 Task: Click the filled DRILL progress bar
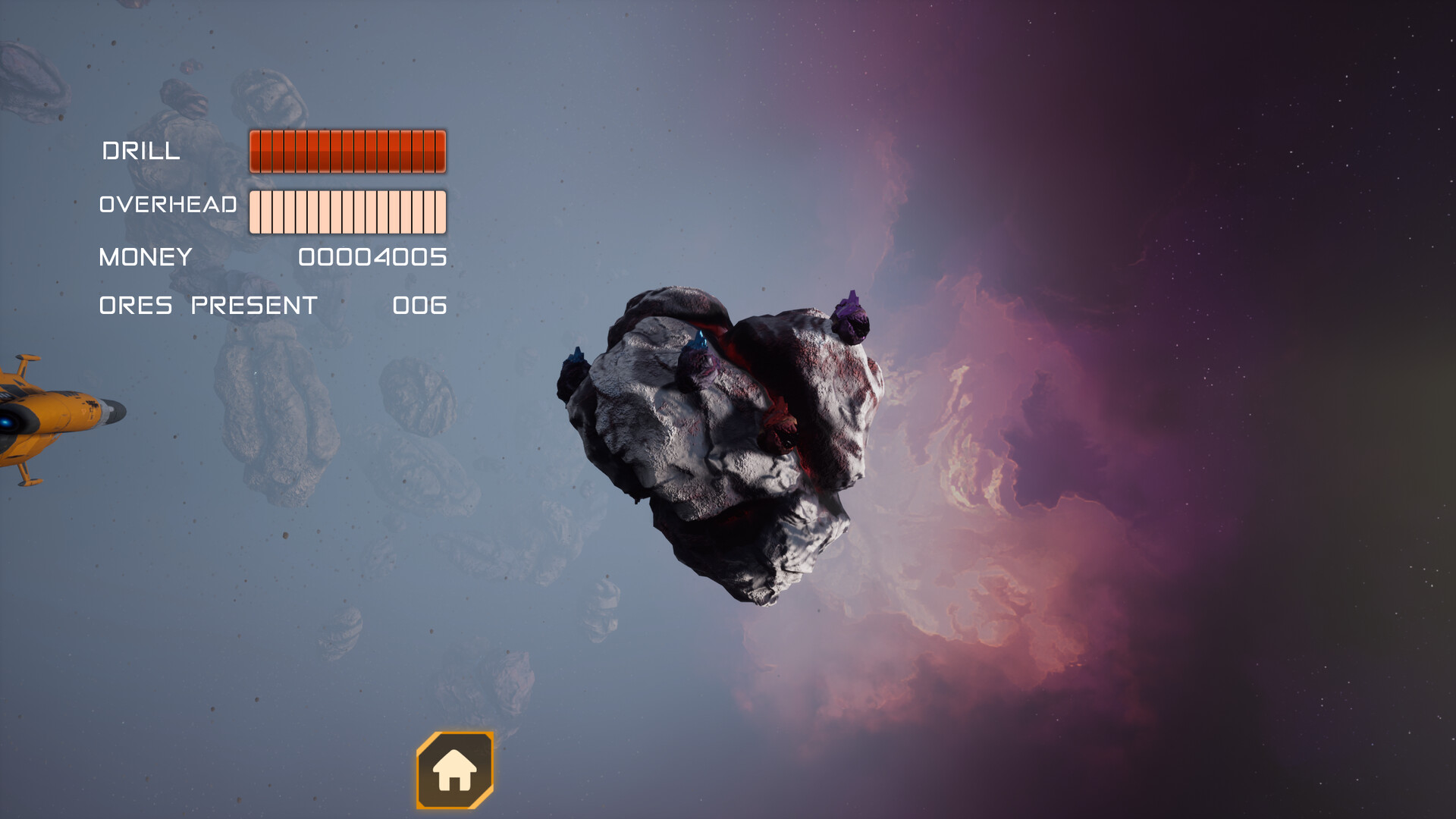347,151
